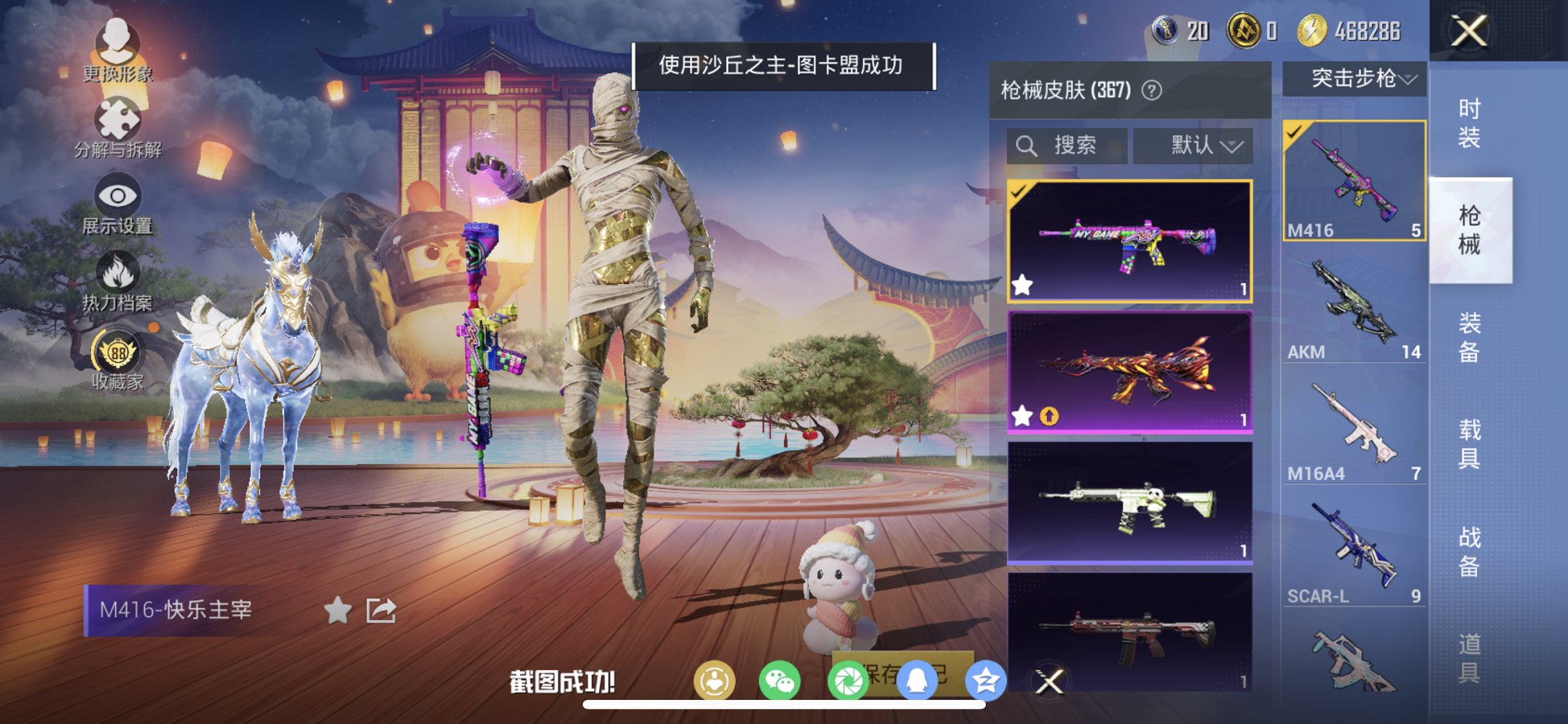Open 展示设置 display settings
Viewport: 1568px width, 724px height.
pyautogui.click(x=119, y=197)
